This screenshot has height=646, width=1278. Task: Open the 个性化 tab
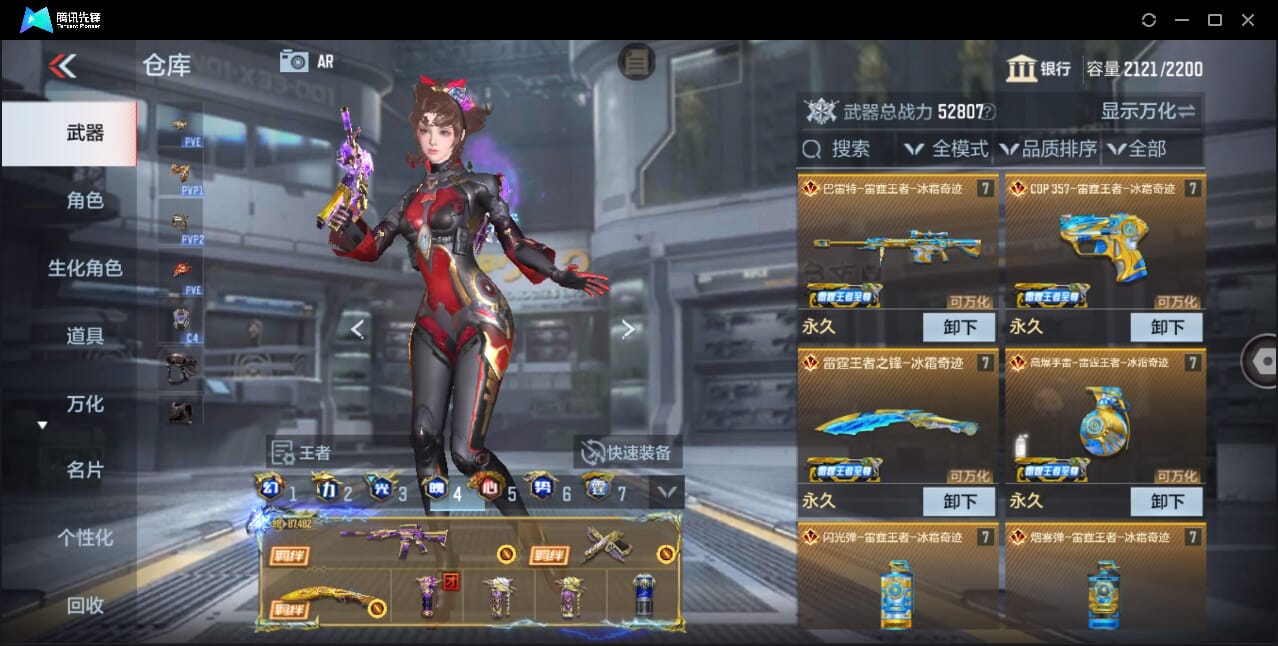pyautogui.click(x=84, y=538)
